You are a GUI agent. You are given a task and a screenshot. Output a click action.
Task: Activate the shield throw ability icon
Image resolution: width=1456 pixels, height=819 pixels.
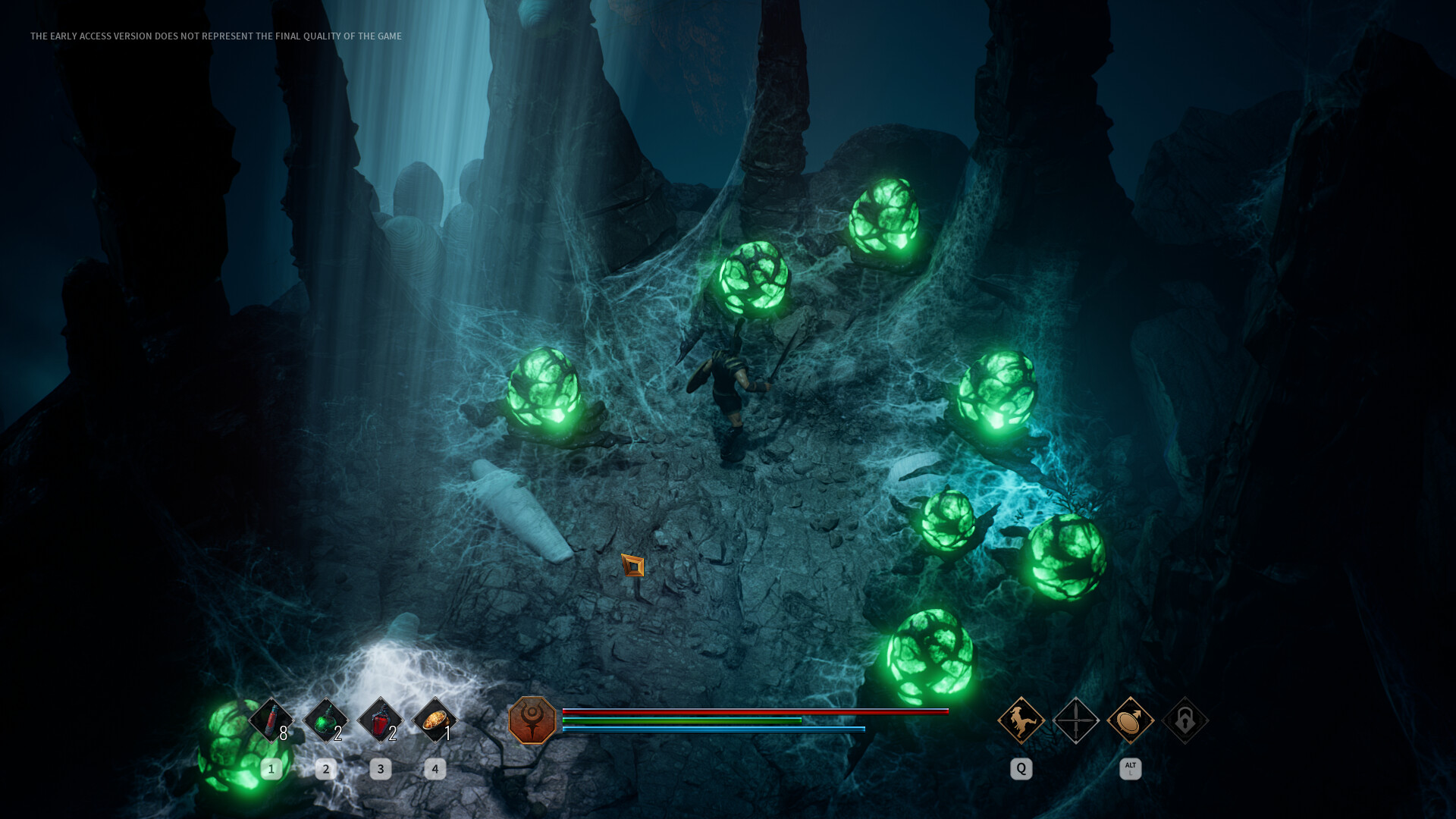pos(1130,720)
